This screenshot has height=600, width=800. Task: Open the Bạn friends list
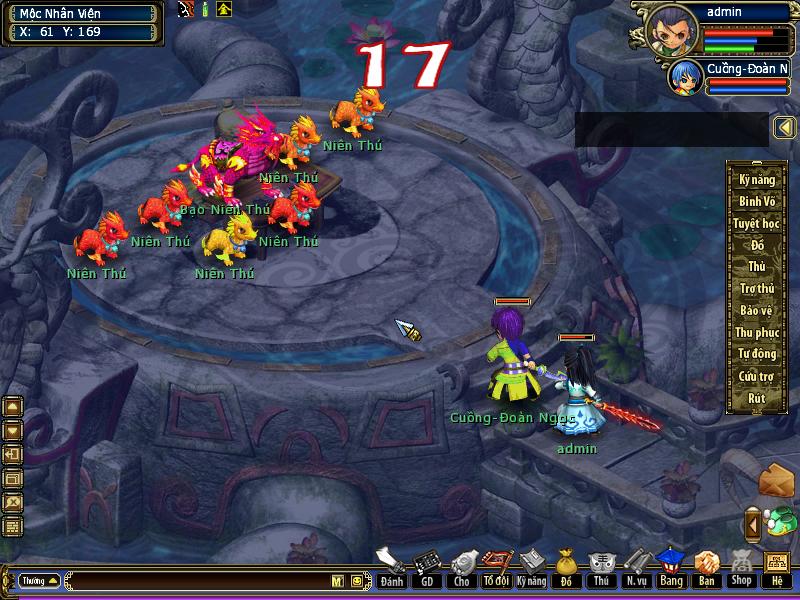pos(706,568)
